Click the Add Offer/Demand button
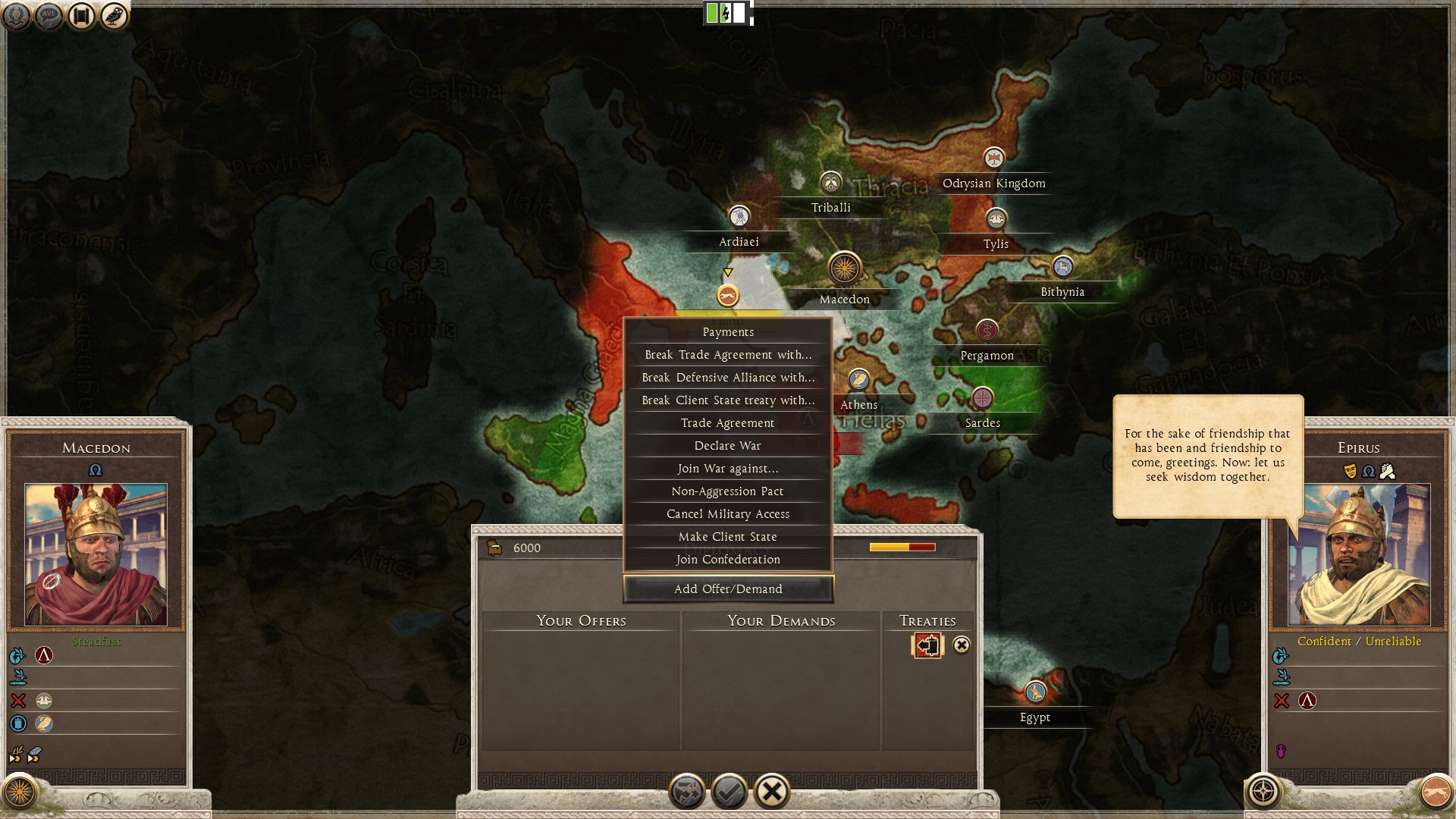 pyautogui.click(x=728, y=589)
